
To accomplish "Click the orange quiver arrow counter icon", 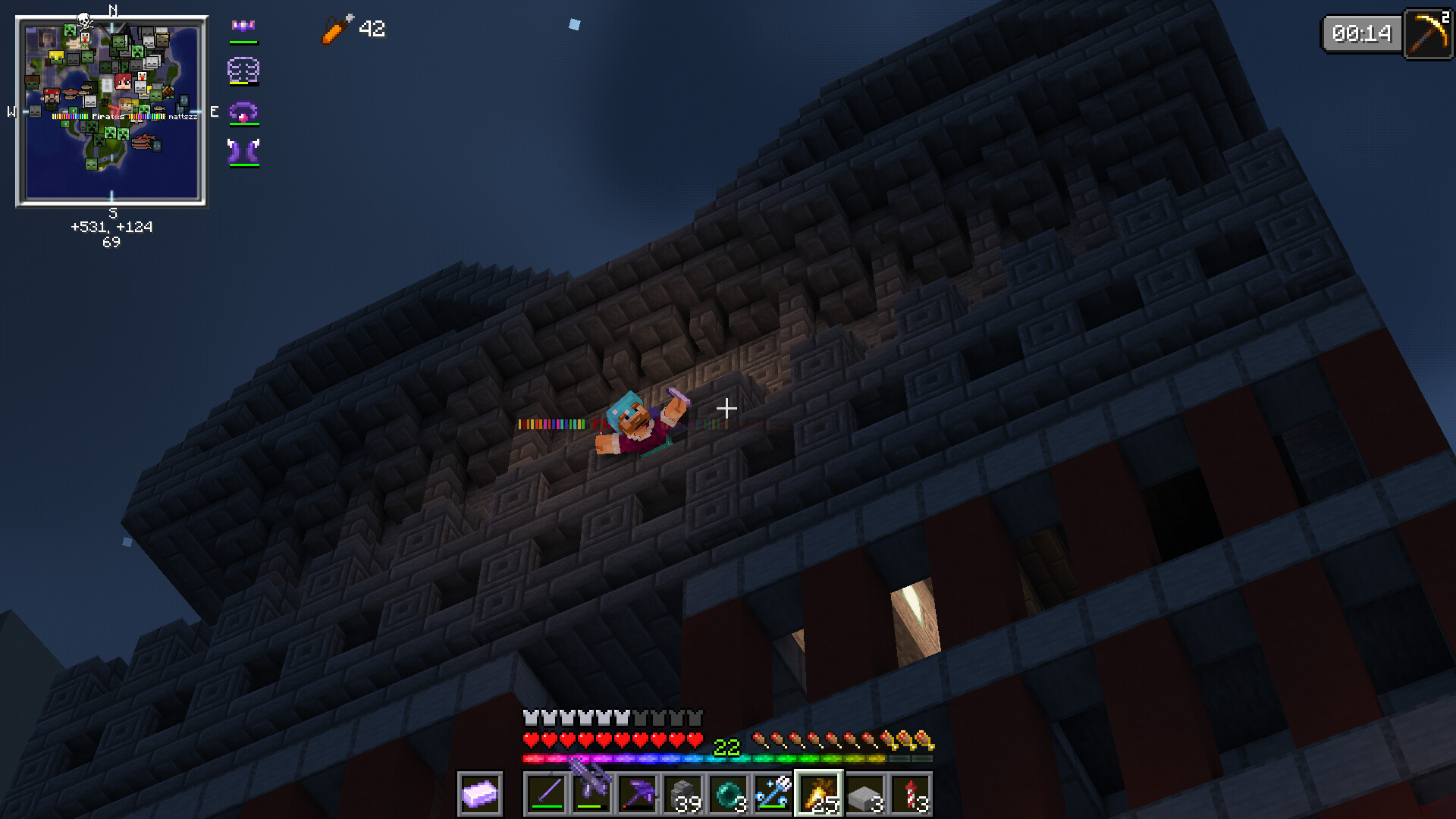I will [337, 30].
